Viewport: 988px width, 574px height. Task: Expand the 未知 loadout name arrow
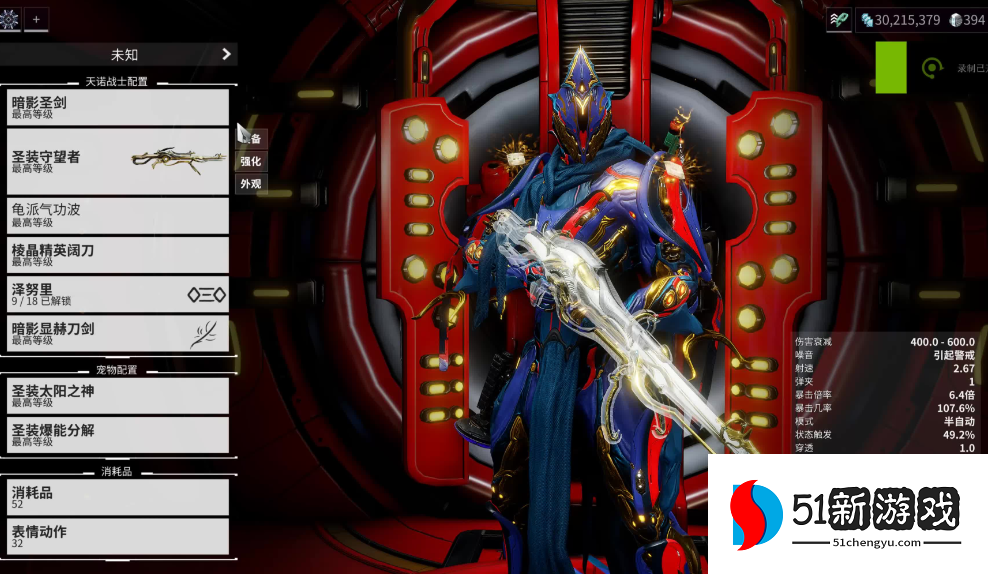click(226, 54)
